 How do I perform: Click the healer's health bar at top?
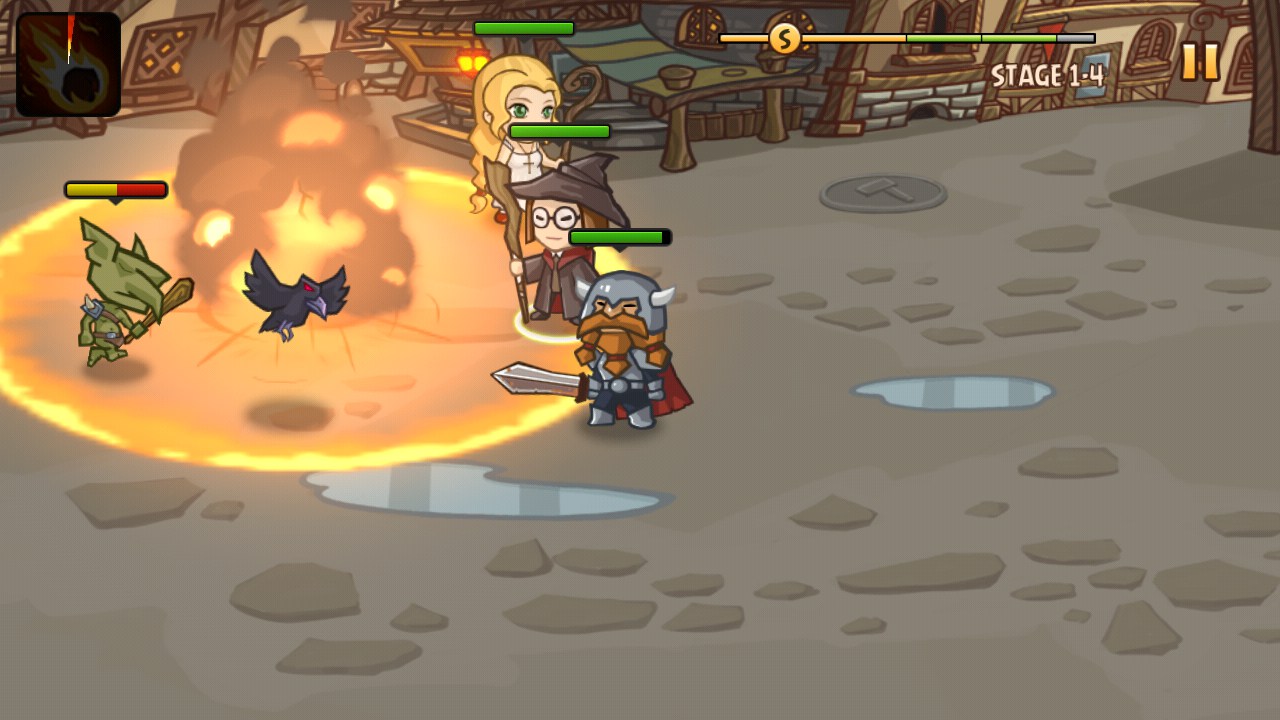[522, 30]
